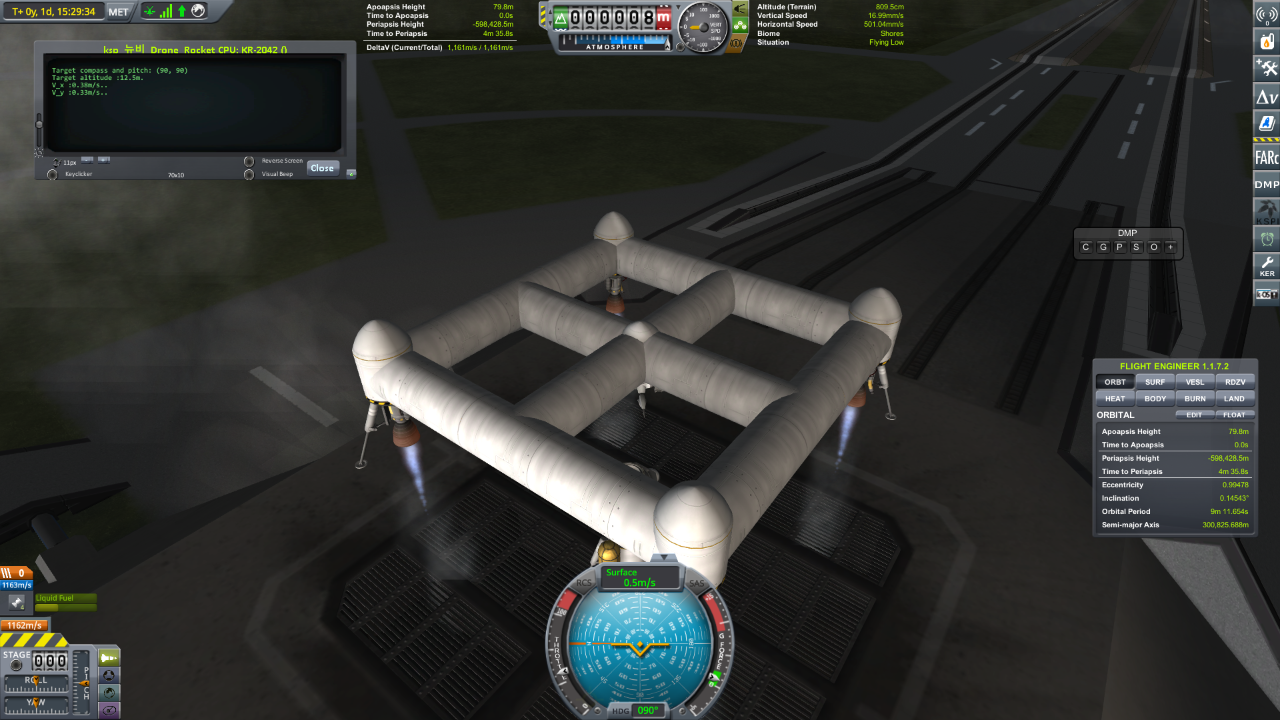Switch to the BURN tab

[x=1195, y=398]
